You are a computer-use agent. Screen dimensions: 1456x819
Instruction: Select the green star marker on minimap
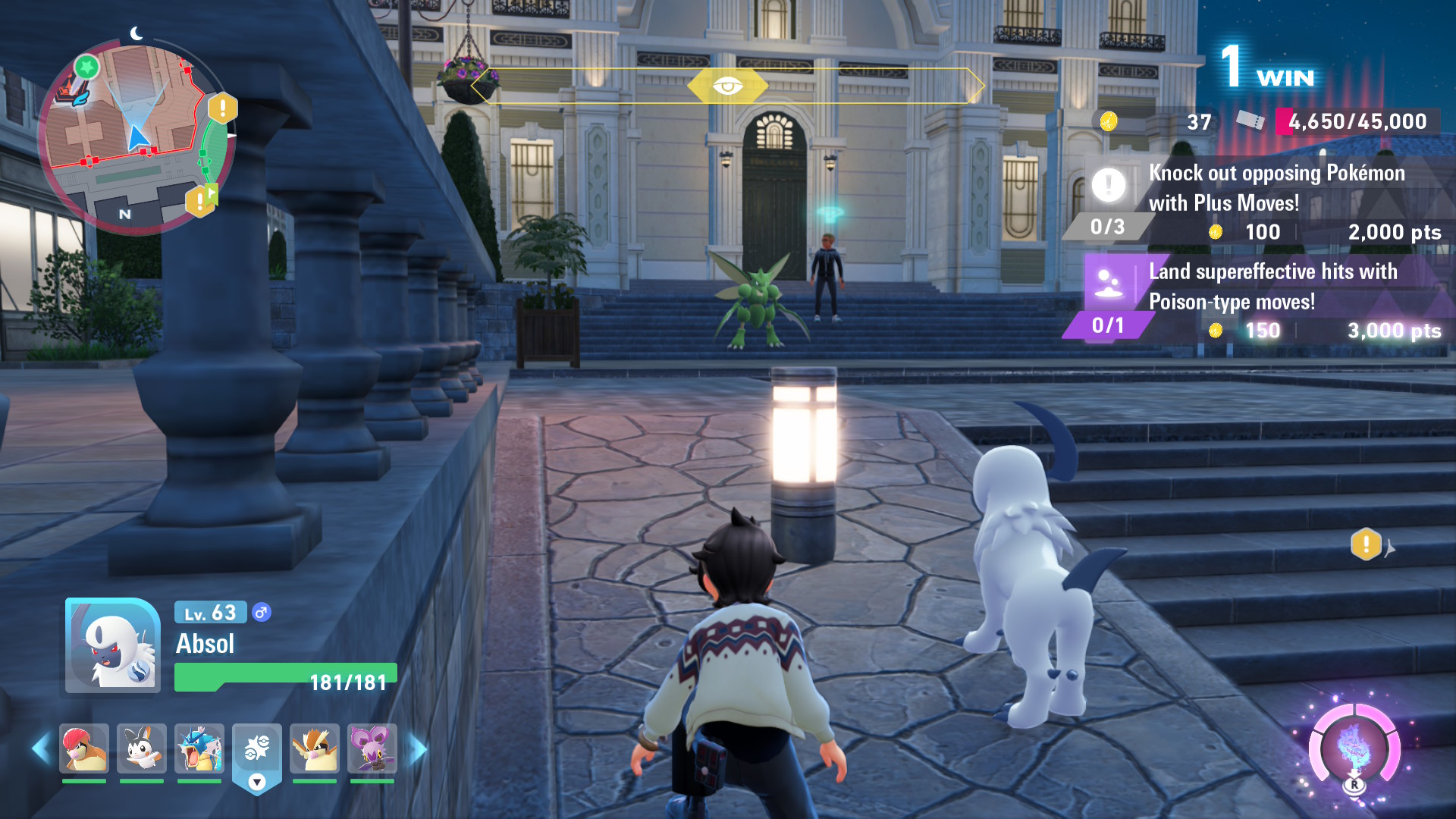pos(86,67)
